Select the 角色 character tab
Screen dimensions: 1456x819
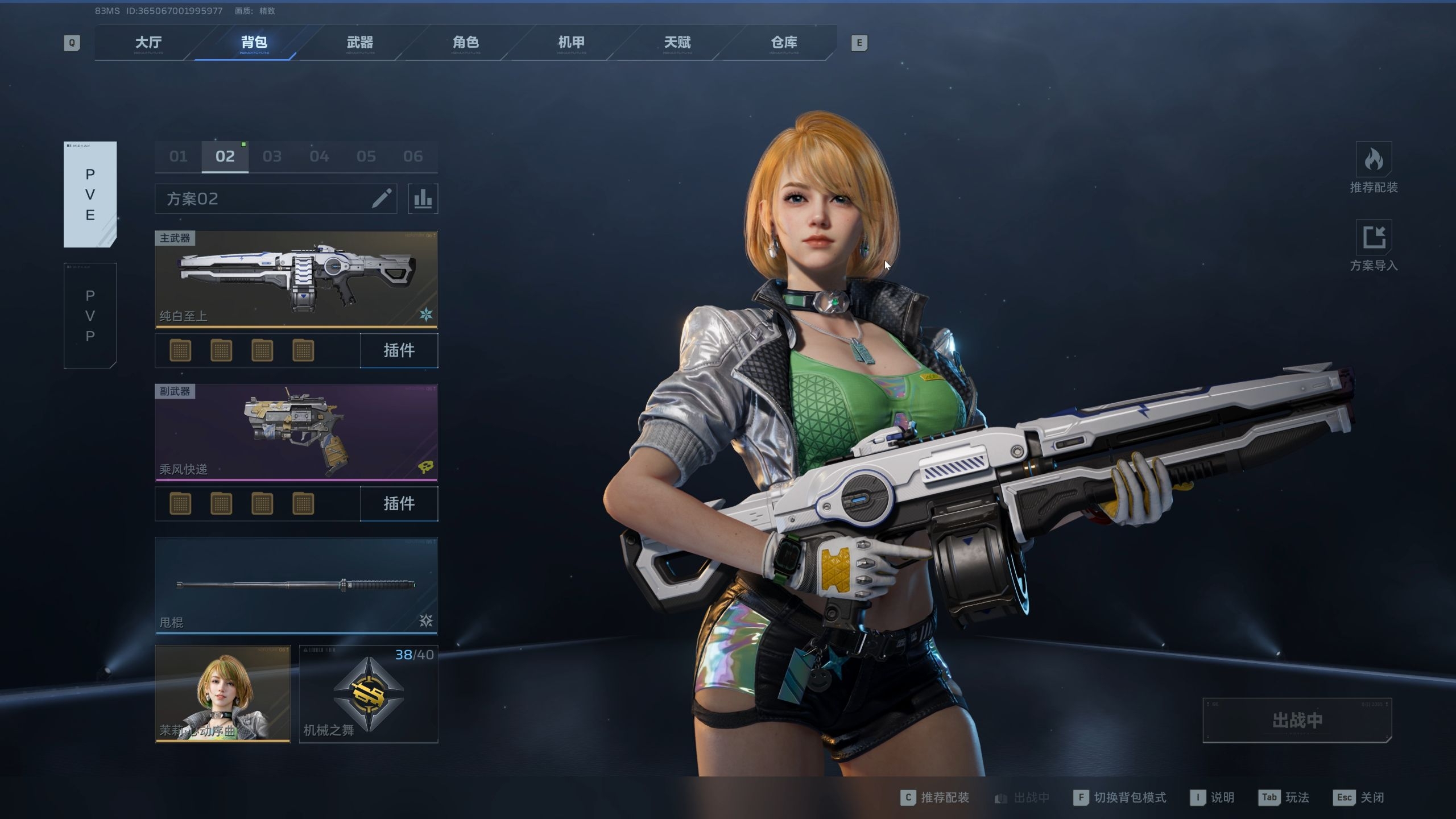tap(466, 43)
